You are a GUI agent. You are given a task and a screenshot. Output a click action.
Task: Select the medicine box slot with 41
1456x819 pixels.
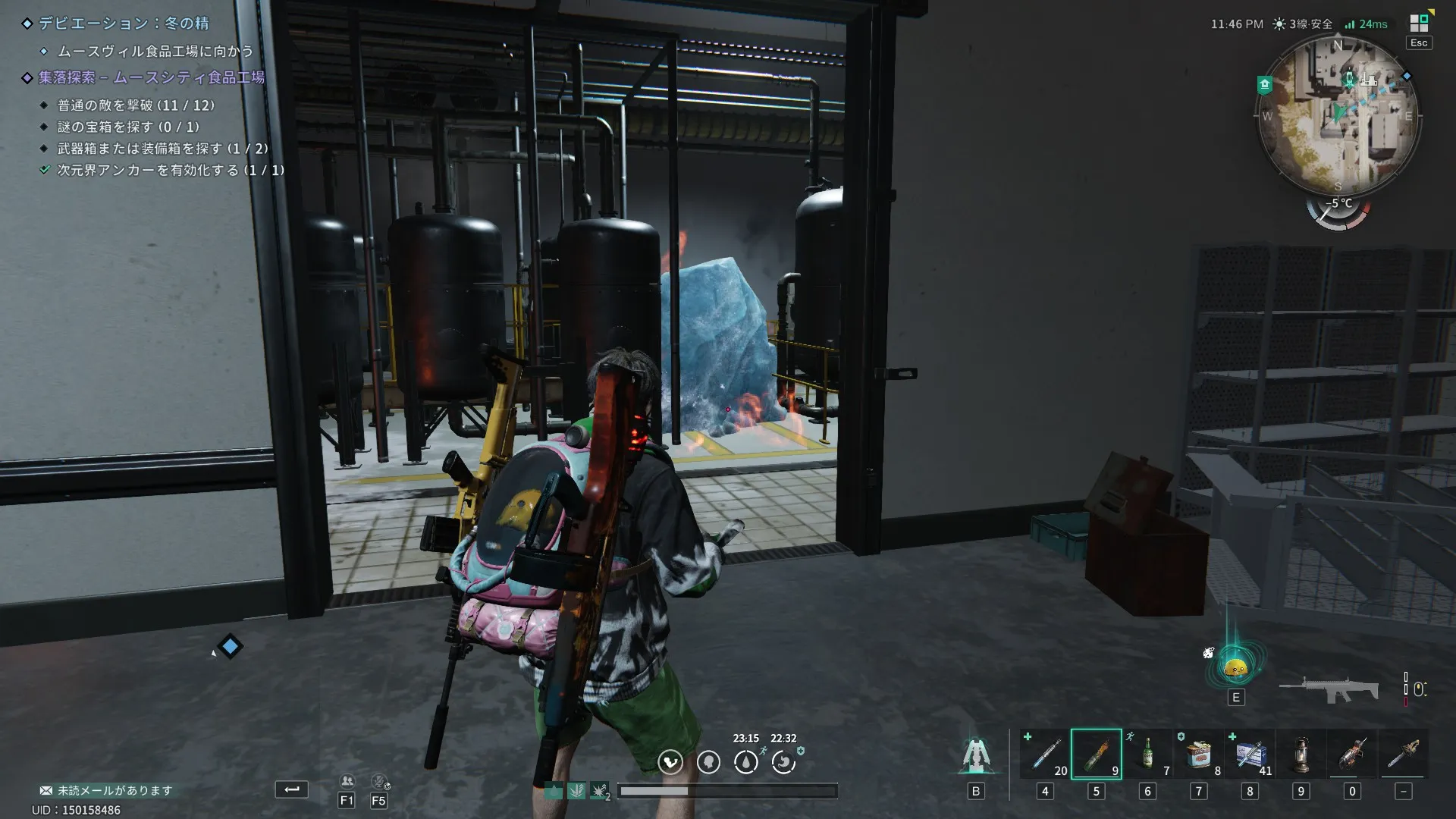pos(1250,754)
